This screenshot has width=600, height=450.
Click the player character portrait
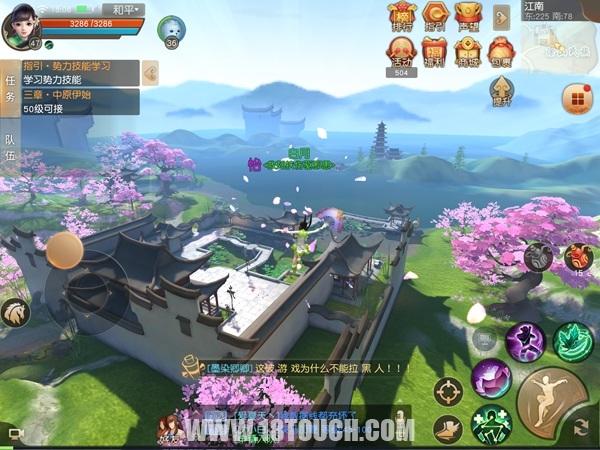click(22, 24)
